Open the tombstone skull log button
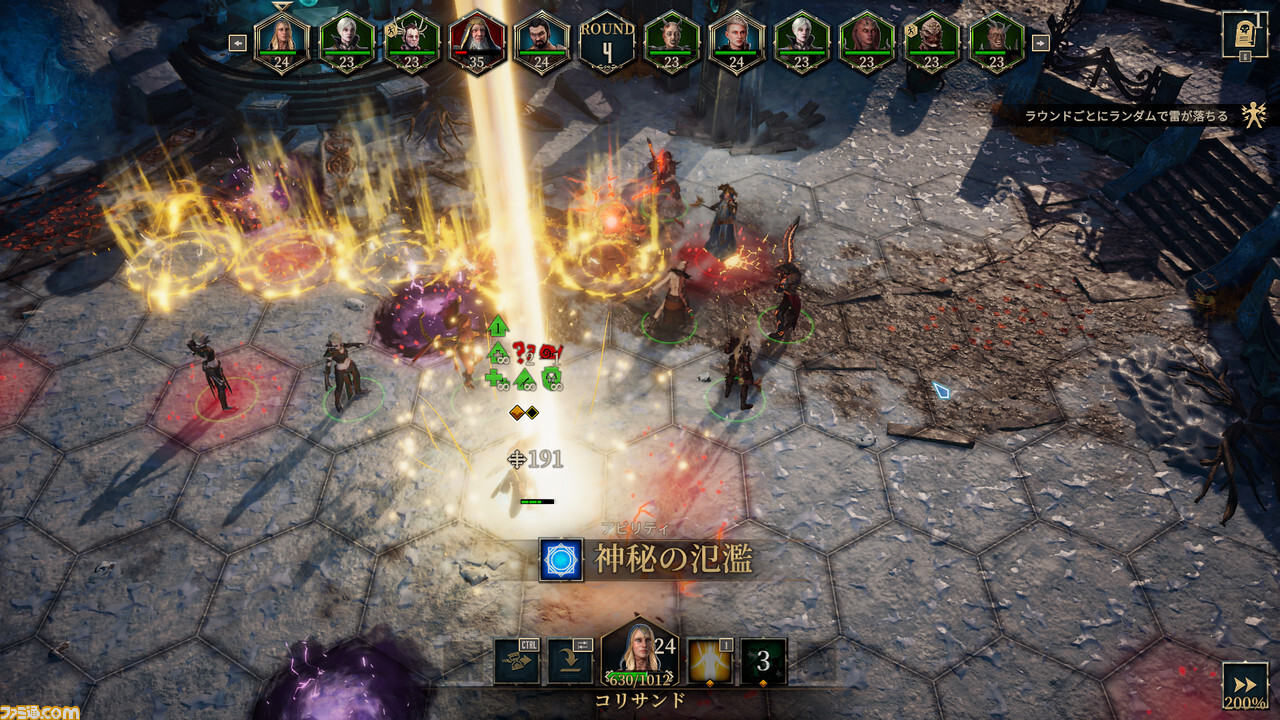 (1244, 34)
